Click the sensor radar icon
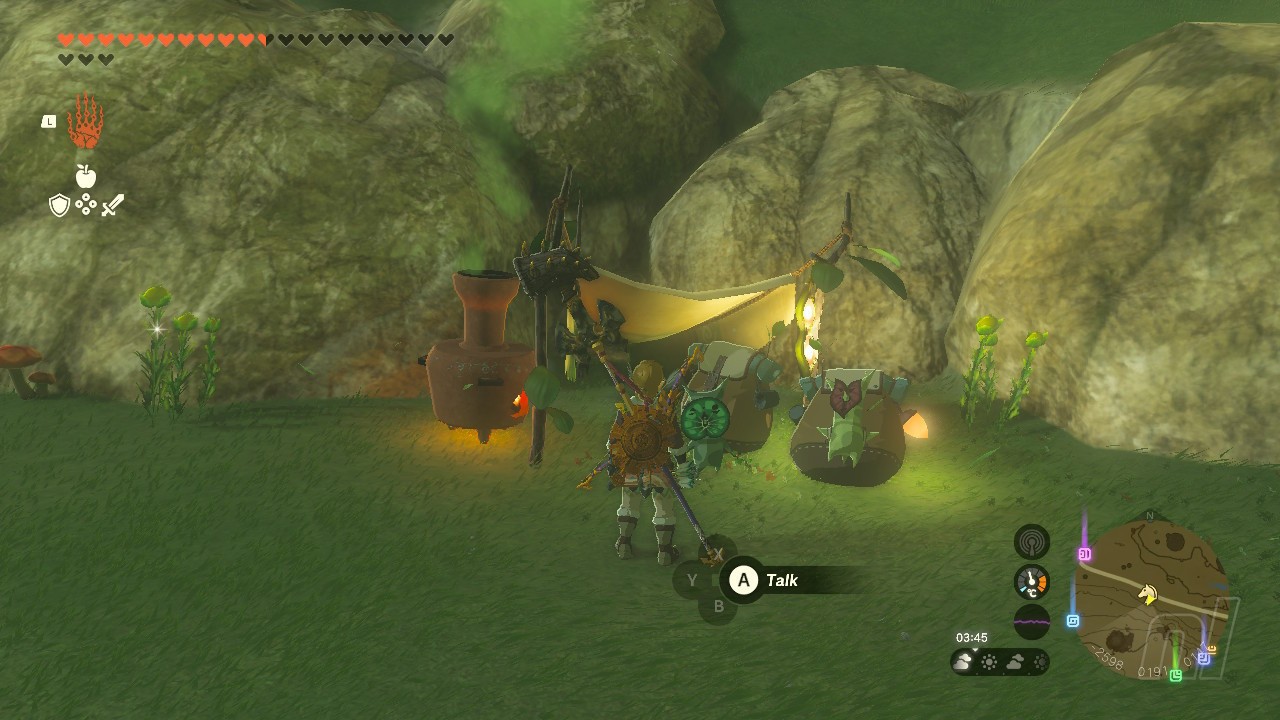This screenshot has width=1280, height=720. click(1032, 542)
